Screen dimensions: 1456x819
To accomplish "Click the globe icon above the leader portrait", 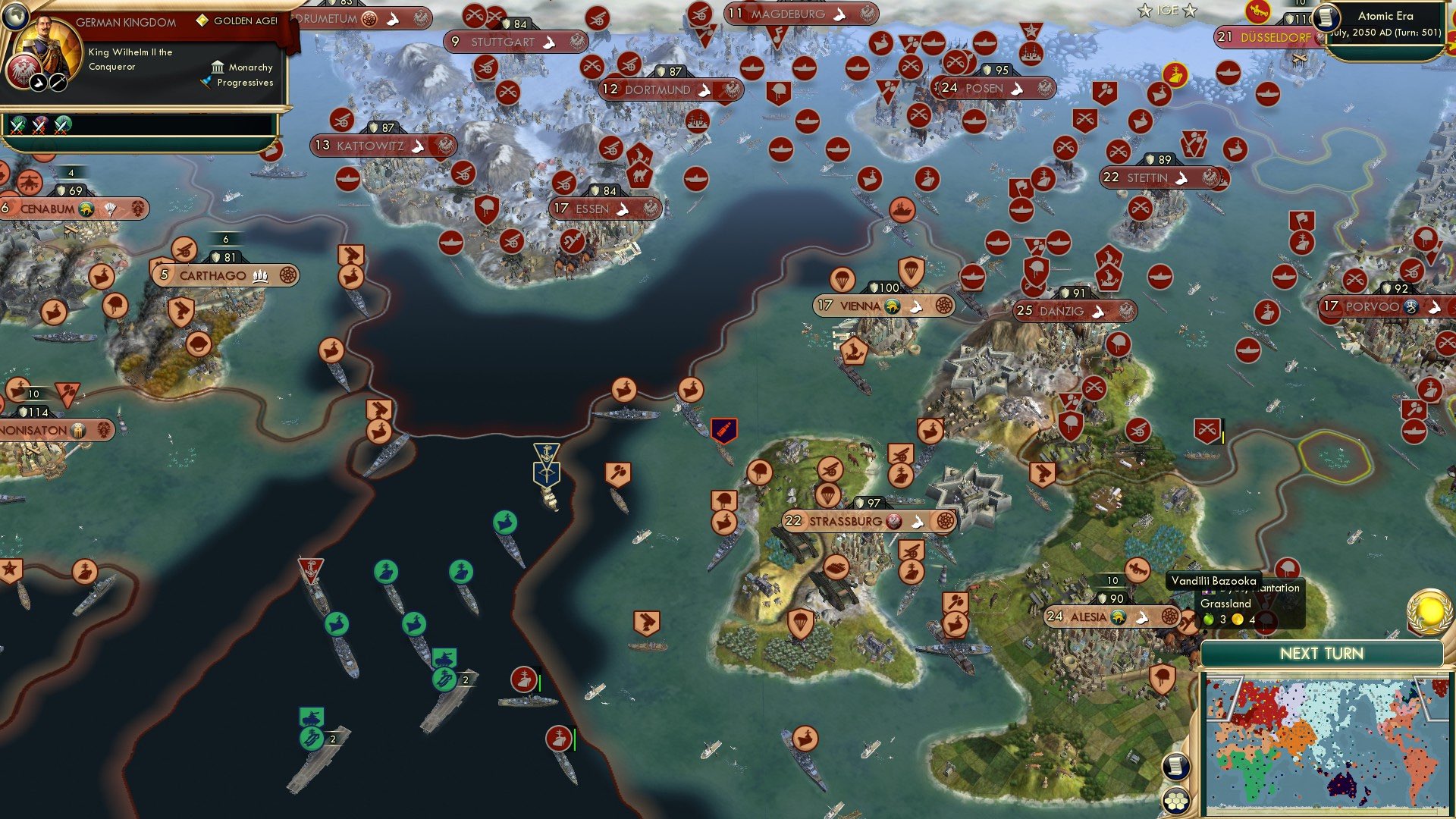I will (15, 17).
